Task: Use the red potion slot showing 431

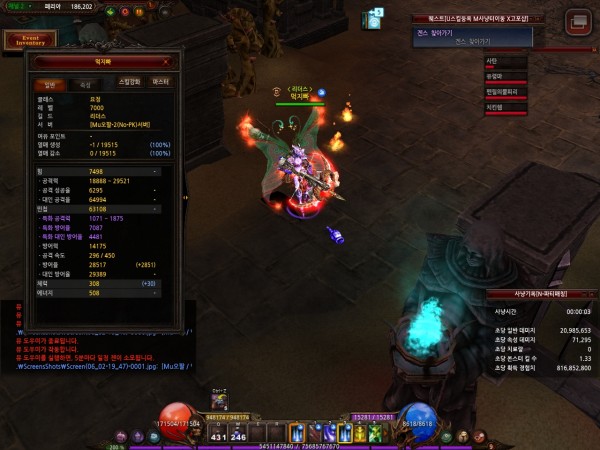Action: click(220, 430)
